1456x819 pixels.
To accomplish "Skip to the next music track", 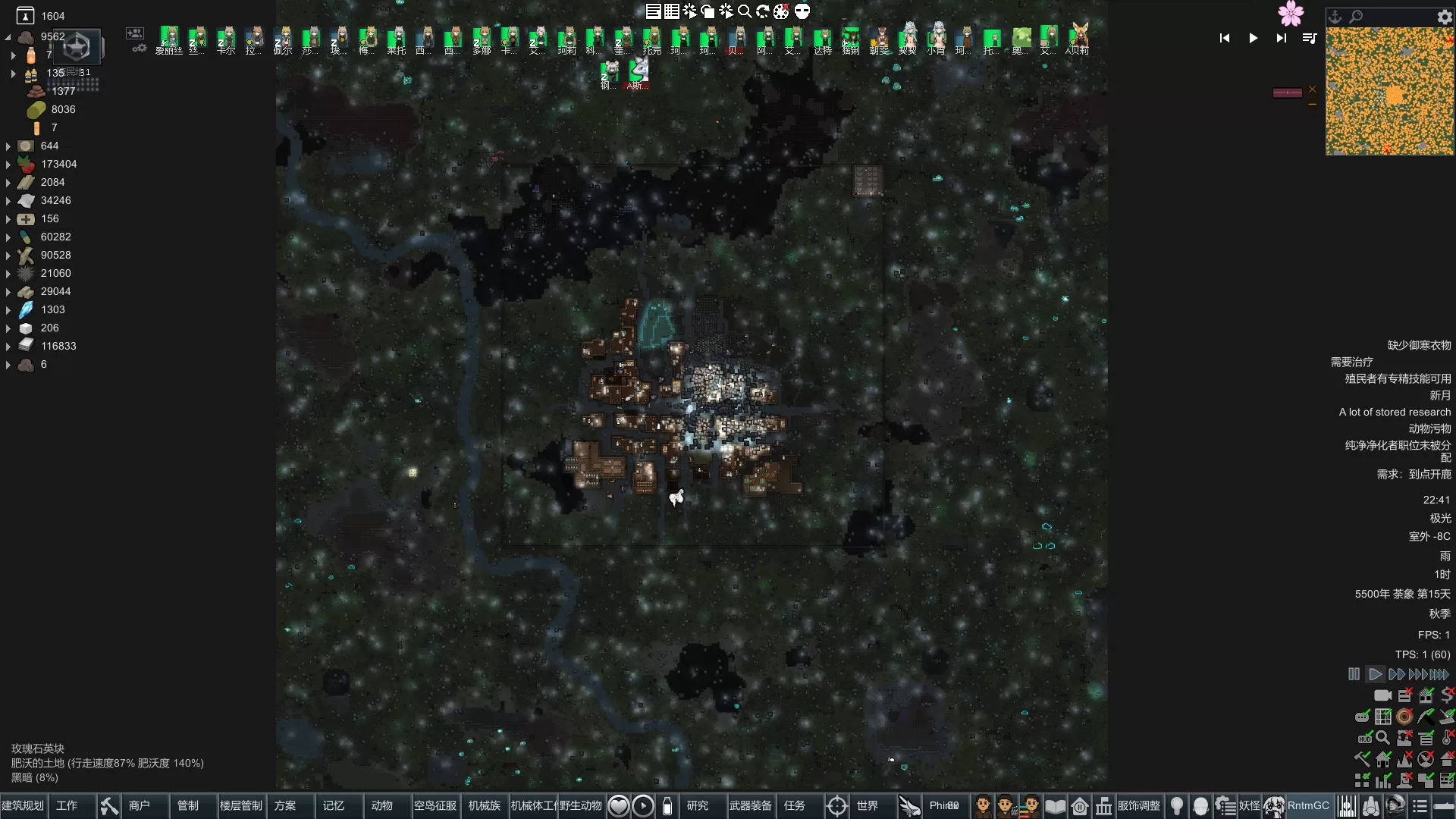I will [x=1282, y=38].
